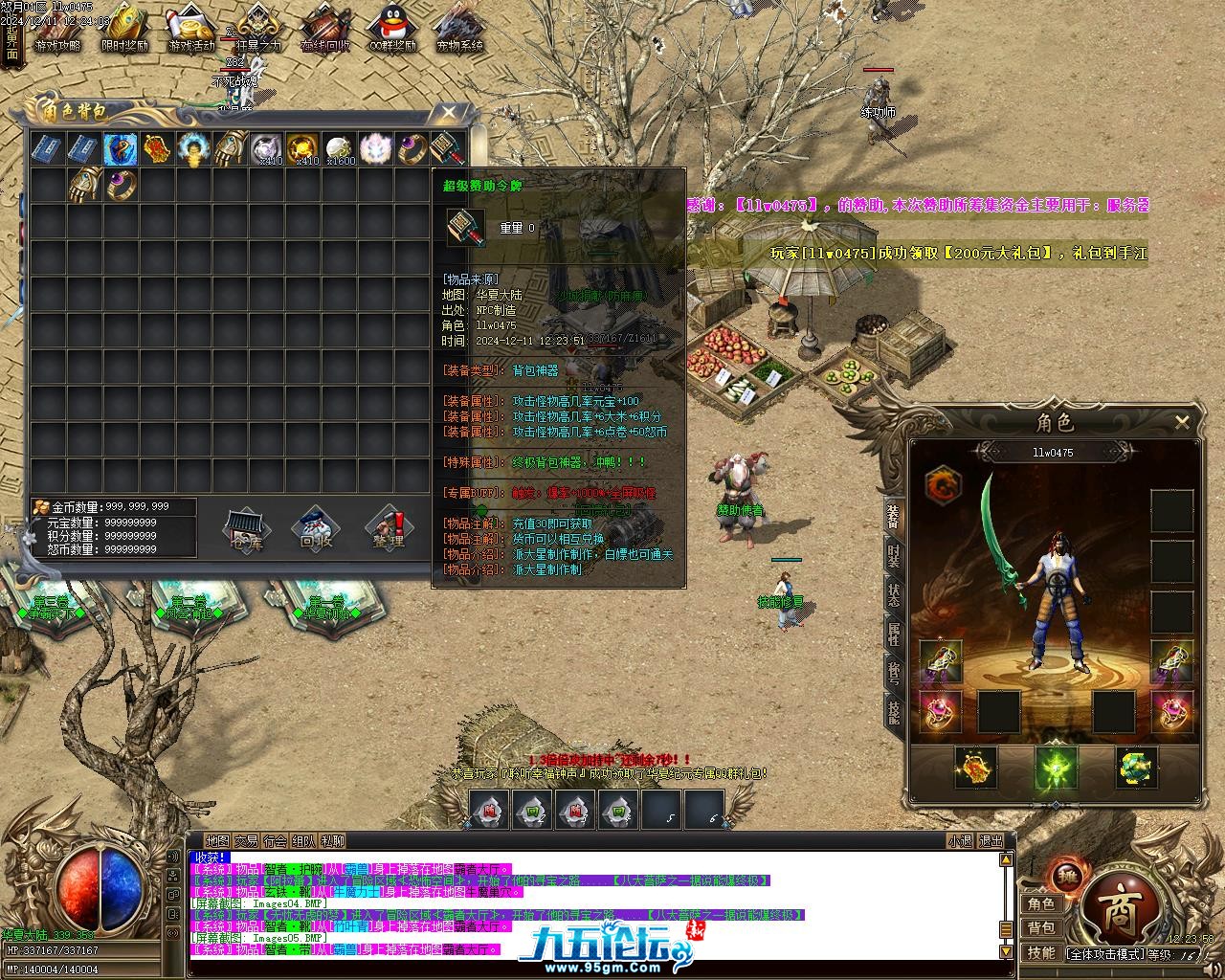Close the 角色 character panel
The height and width of the screenshot is (980, 1225).
coord(1182,421)
